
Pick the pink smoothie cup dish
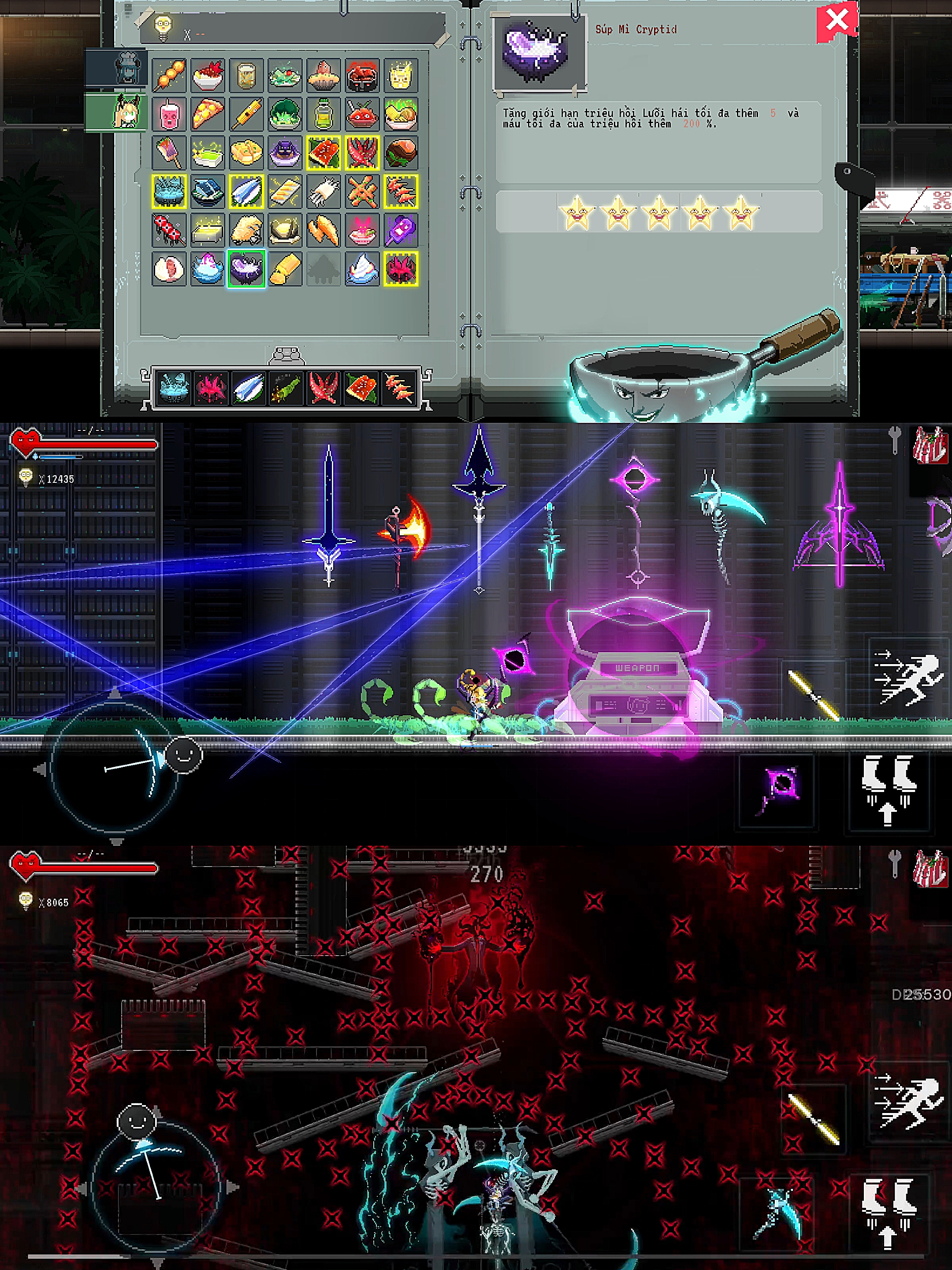click(x=169, y=114)
